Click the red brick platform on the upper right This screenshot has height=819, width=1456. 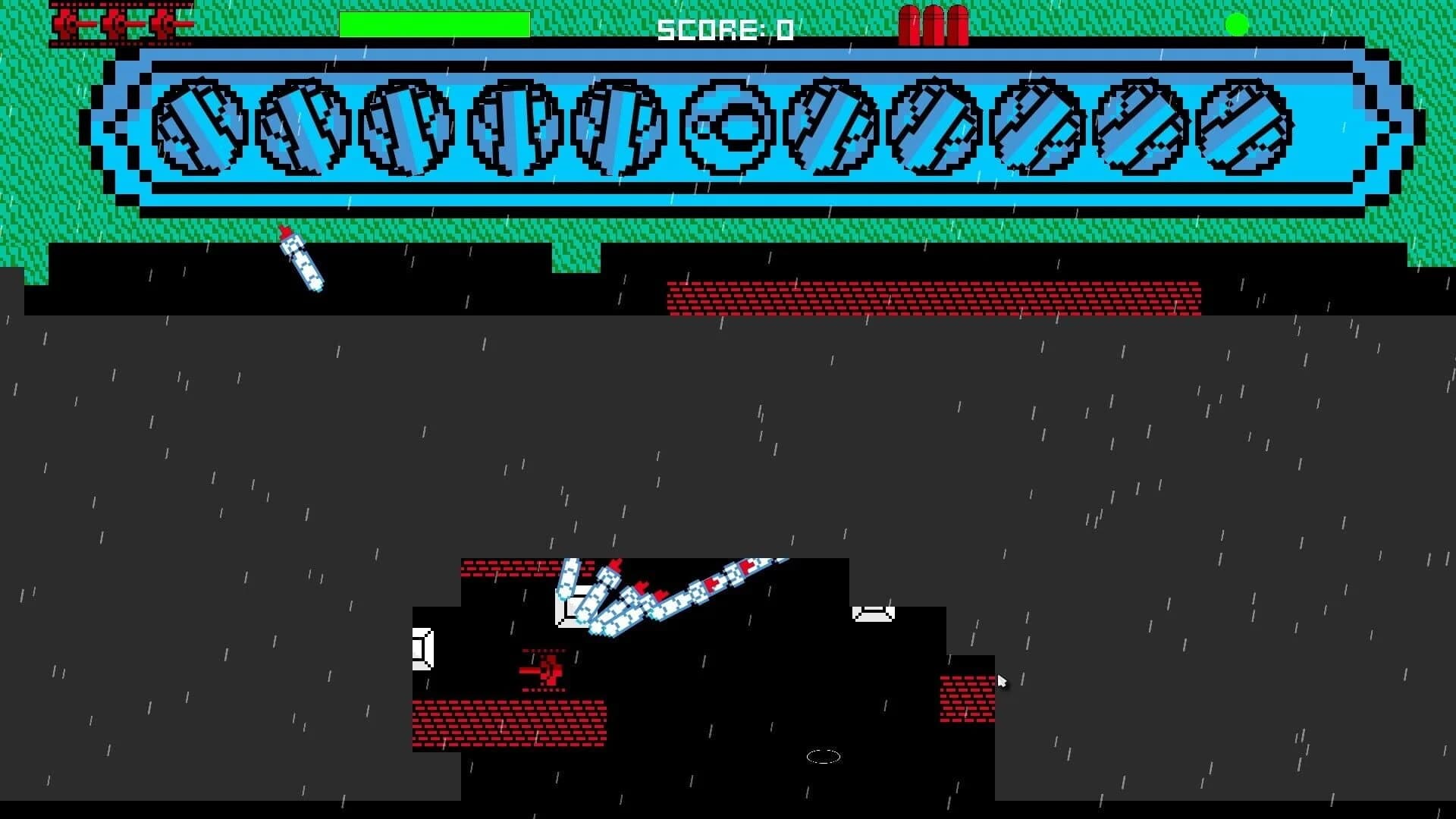933,296
